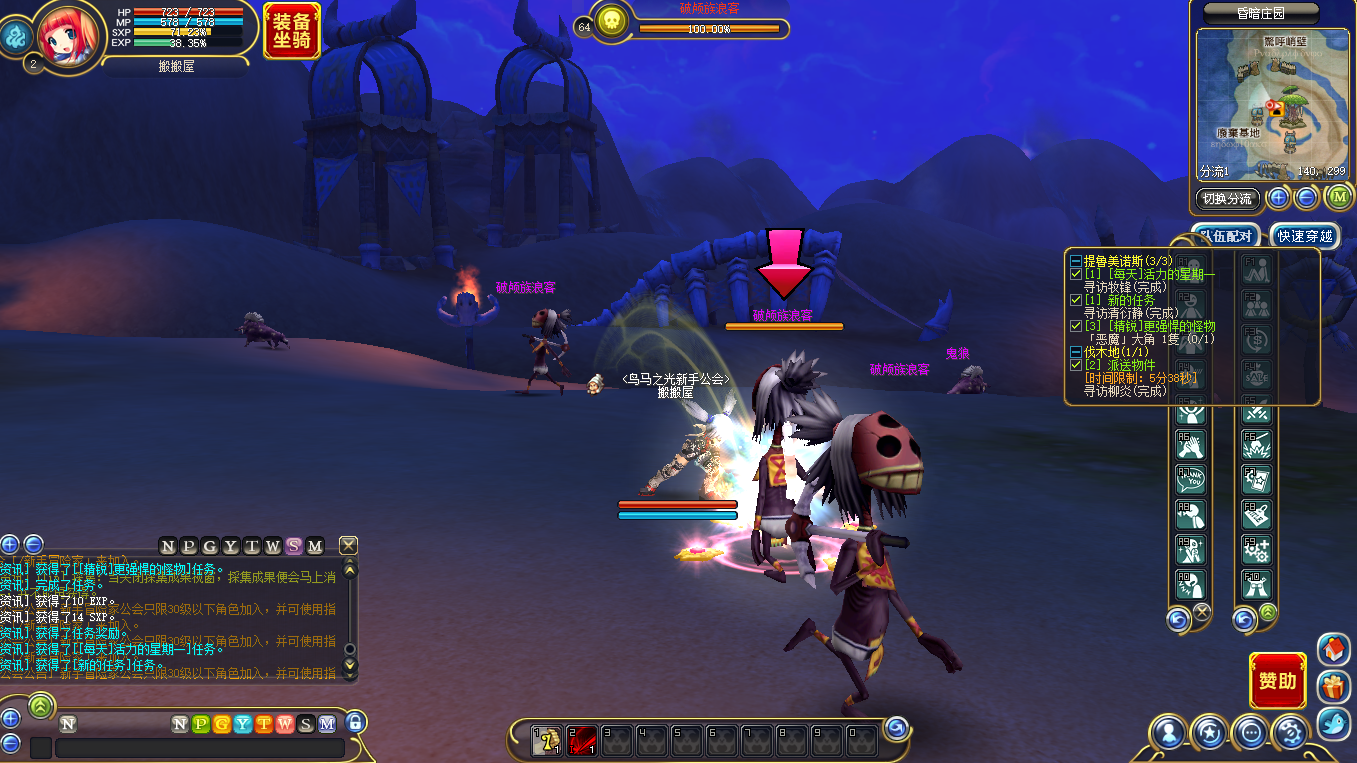
Task: Open the red 赞助 sponsor button
Action: (x=1277, y=681)
